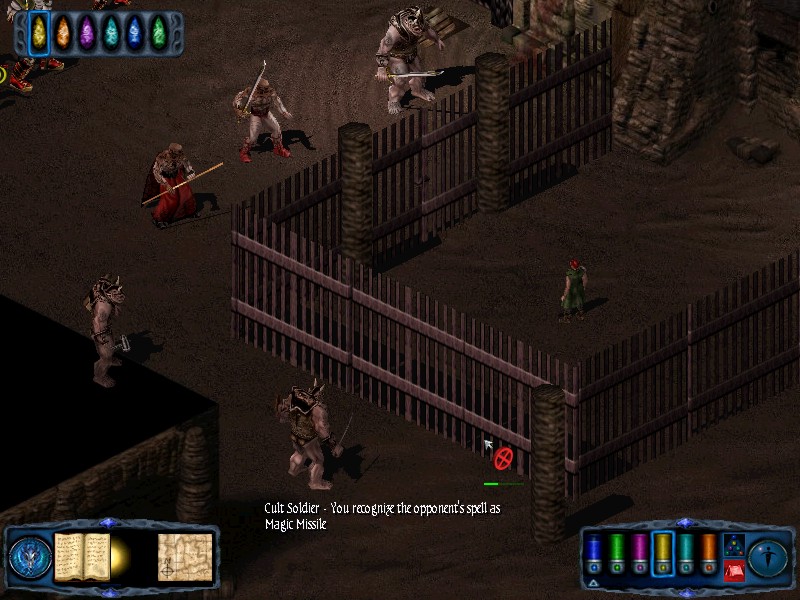This screenshot has height=600, width=800.
Task: Select the blue character bar
Action: coord(594,553)
